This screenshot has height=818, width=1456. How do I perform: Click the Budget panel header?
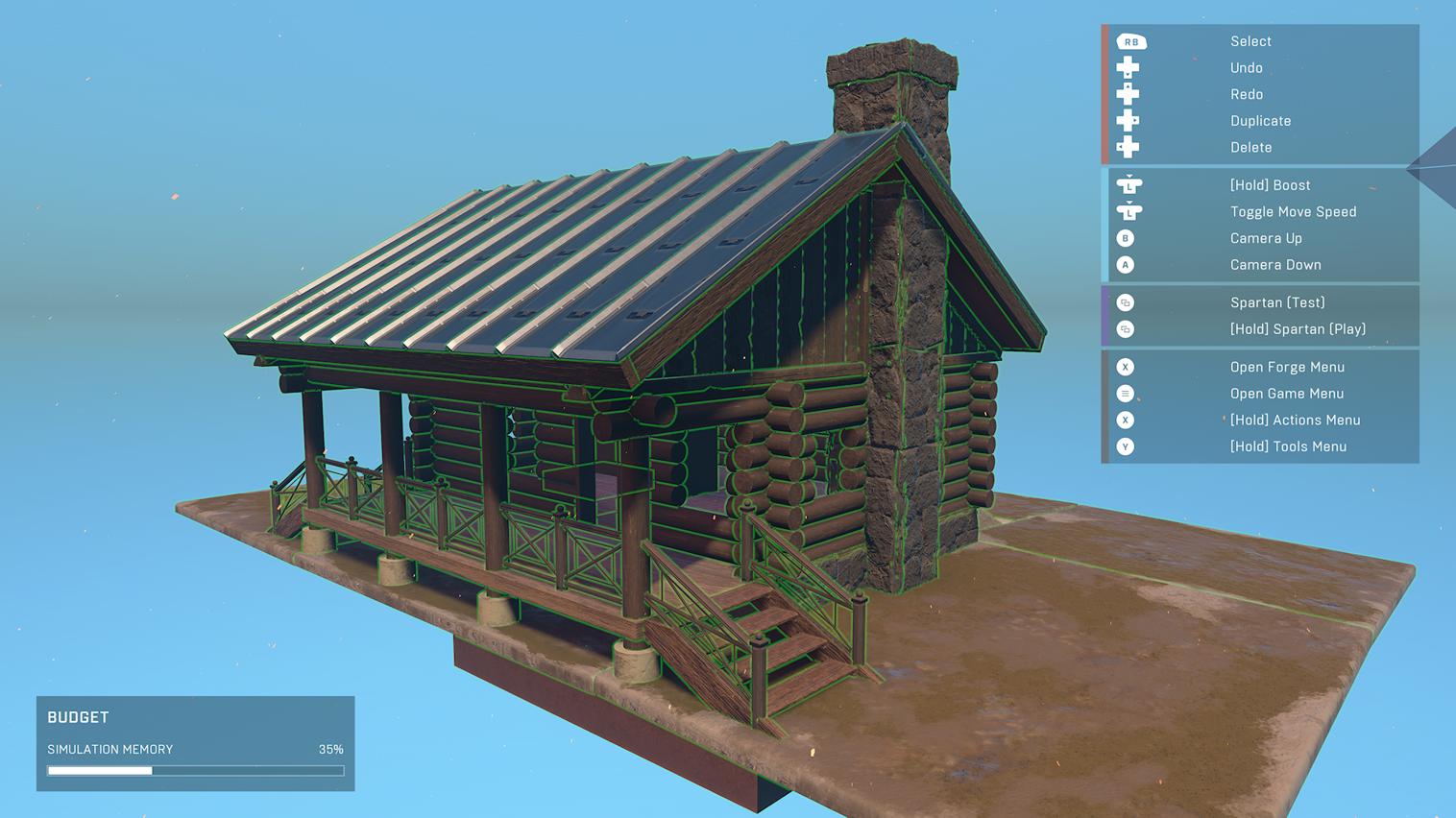point(78,717)
